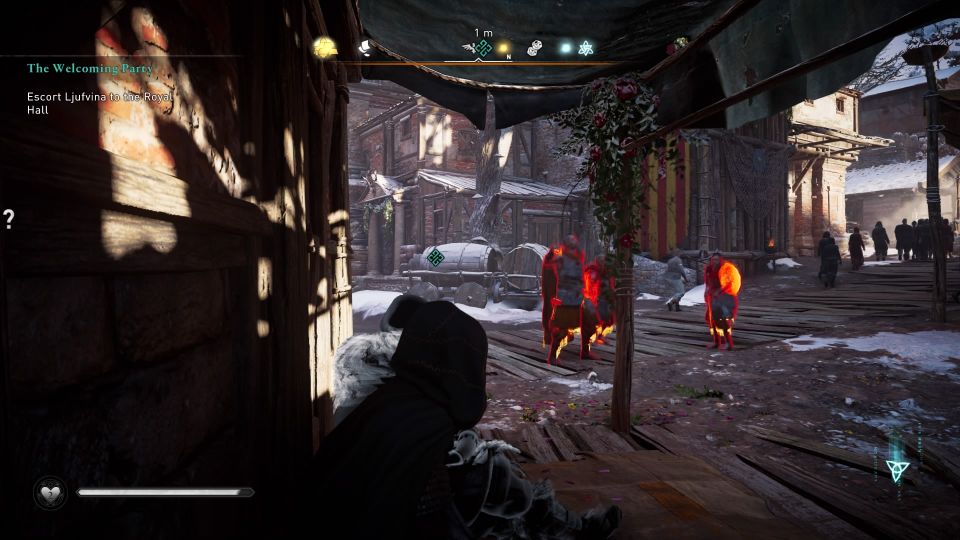Open the question mark hint icon
Screen dimensions: 960x540
(x=9, y=220)
